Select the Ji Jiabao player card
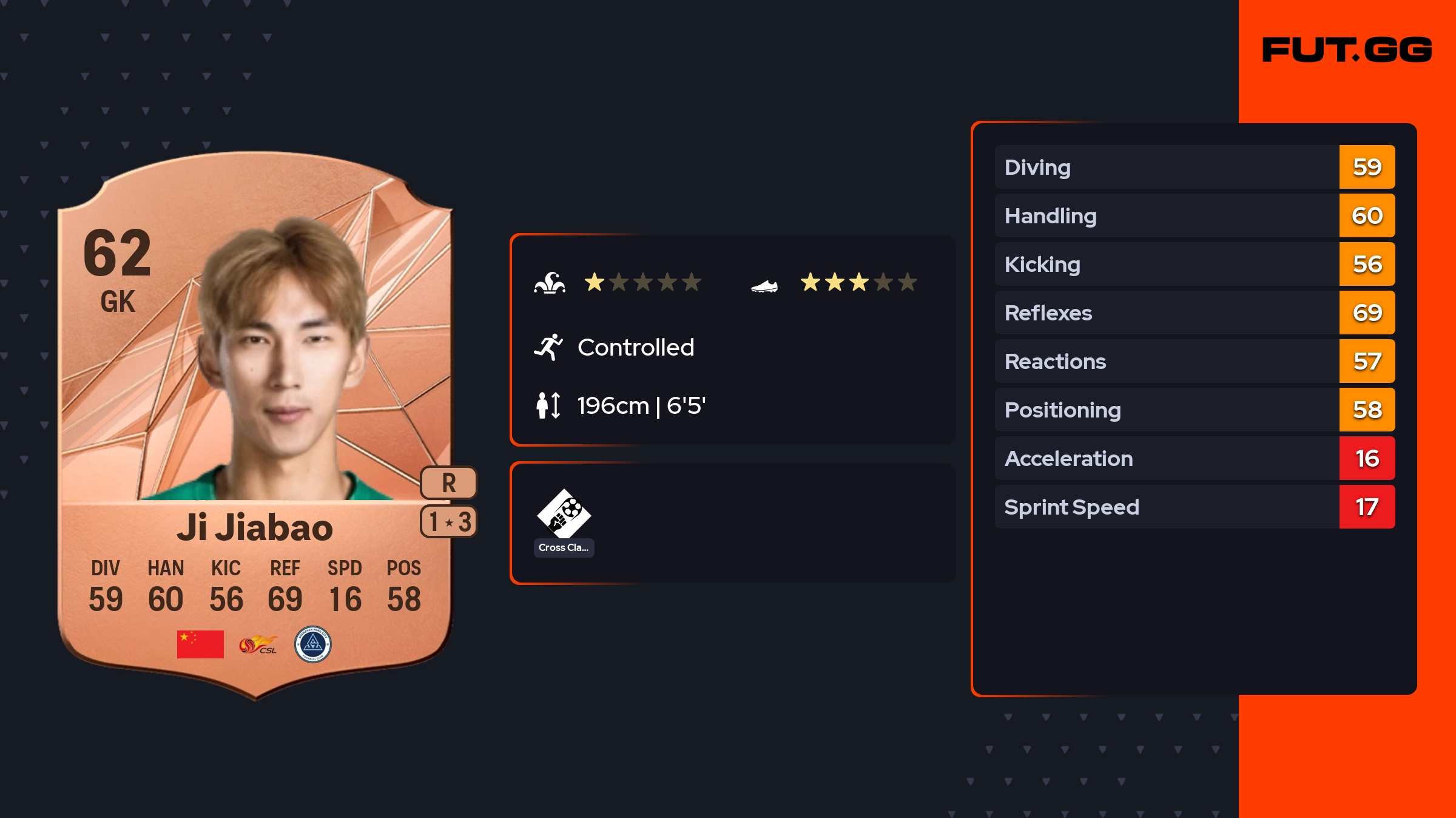 tap(255, 425)
